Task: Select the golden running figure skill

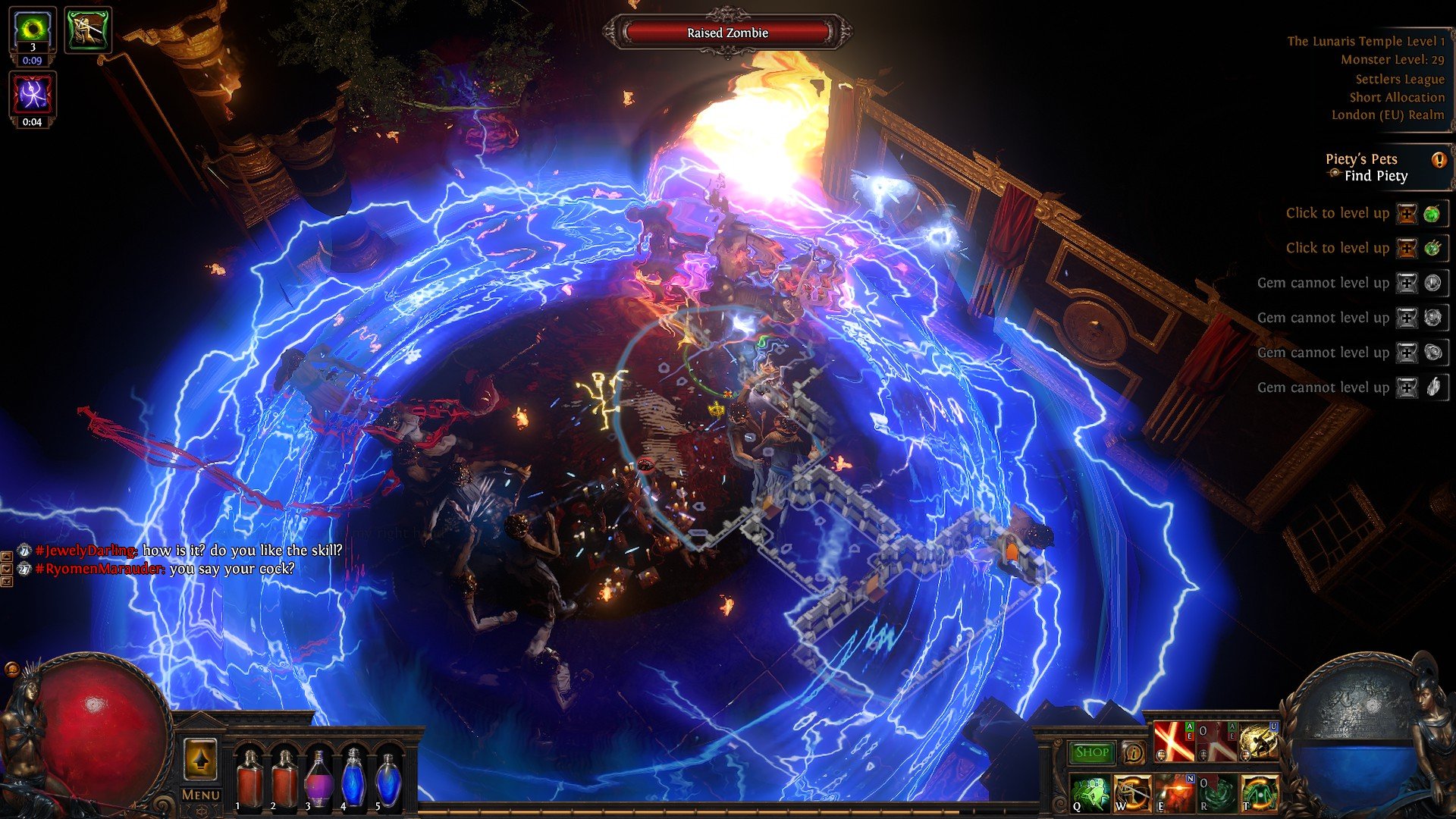Action: pos(1260,742)
